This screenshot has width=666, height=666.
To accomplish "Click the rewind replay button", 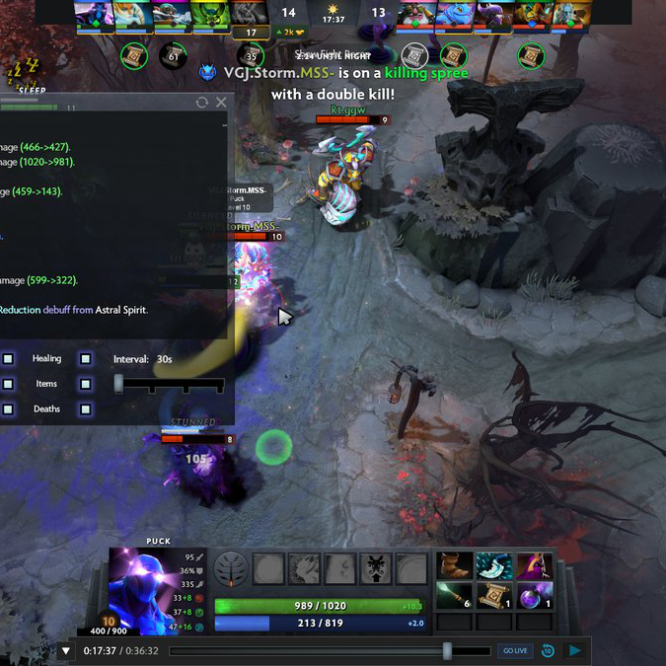I will [x=548, y=651].
